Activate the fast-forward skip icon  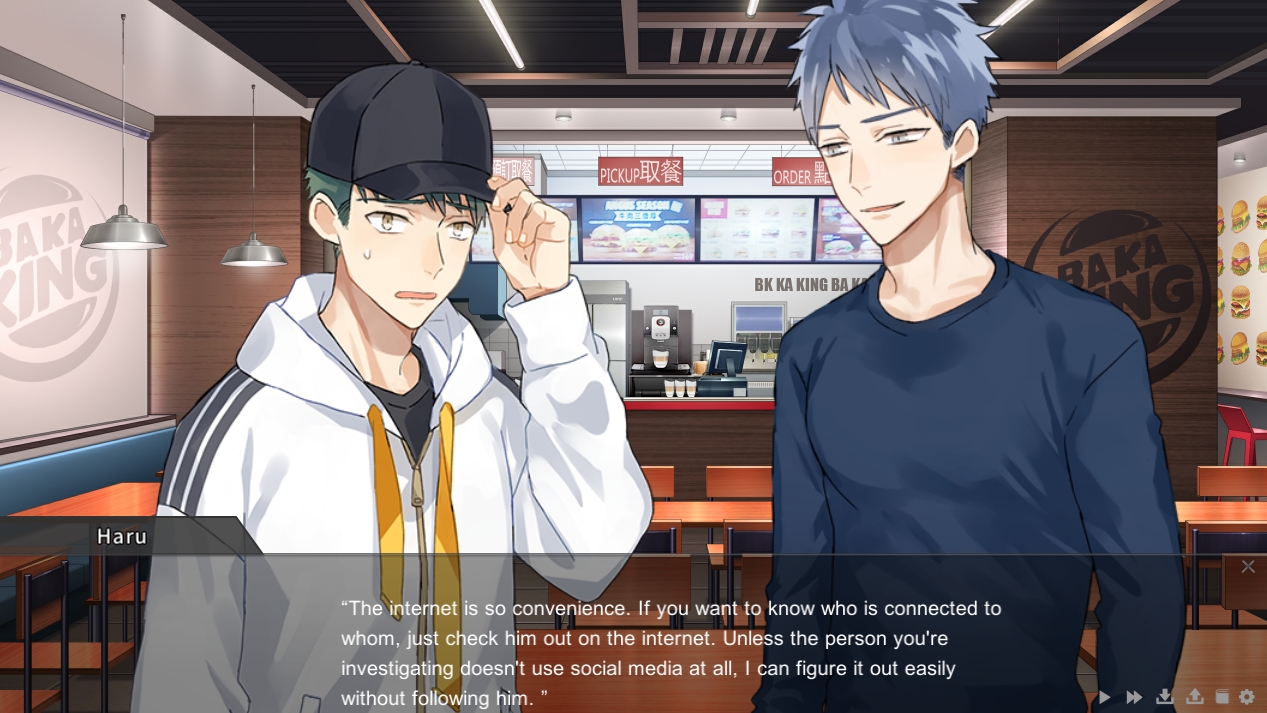pyautogui.click(x=1134, y=697)
